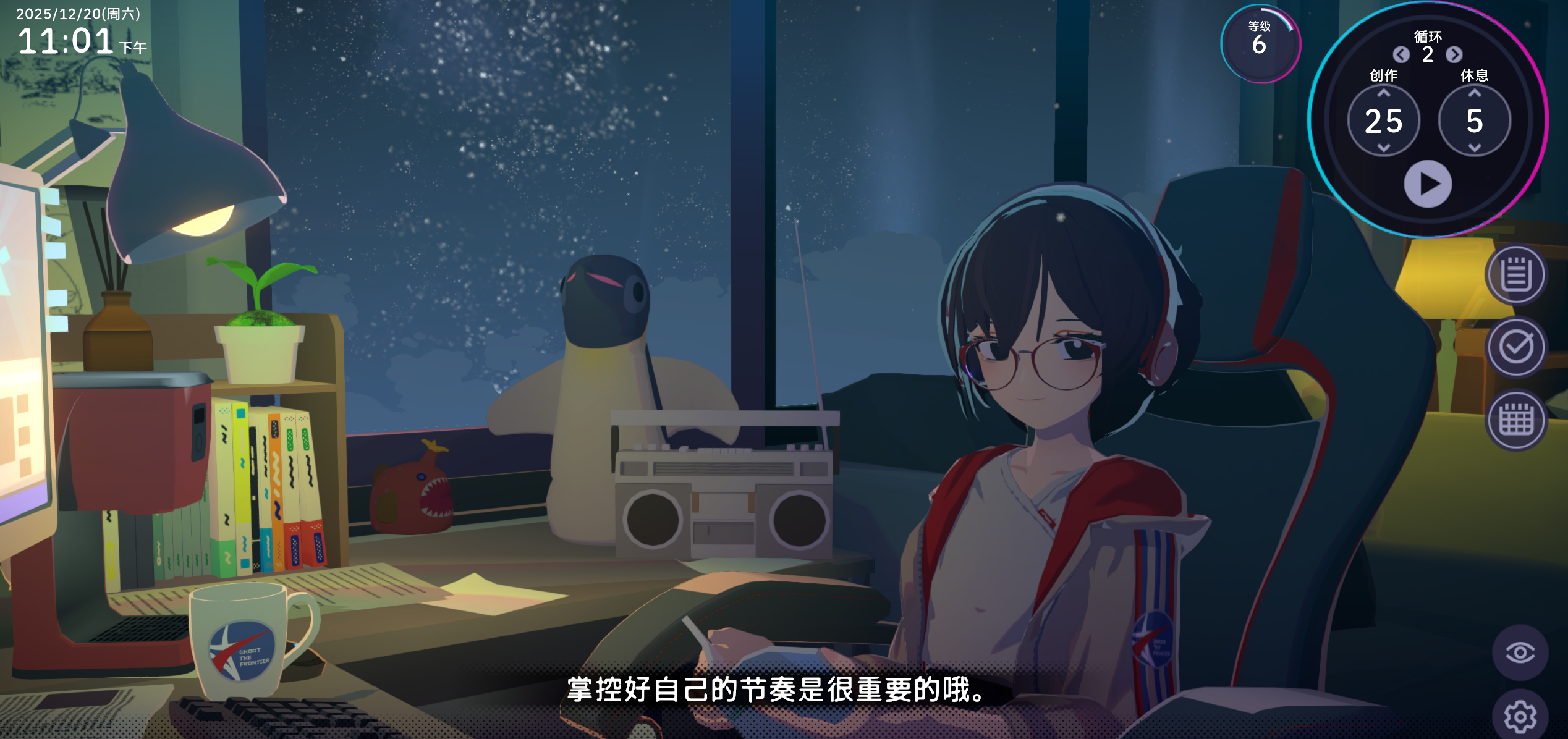Start the pomodoro timer with play button
This screenshot has height=739, width=1568.
point(1428,184)
